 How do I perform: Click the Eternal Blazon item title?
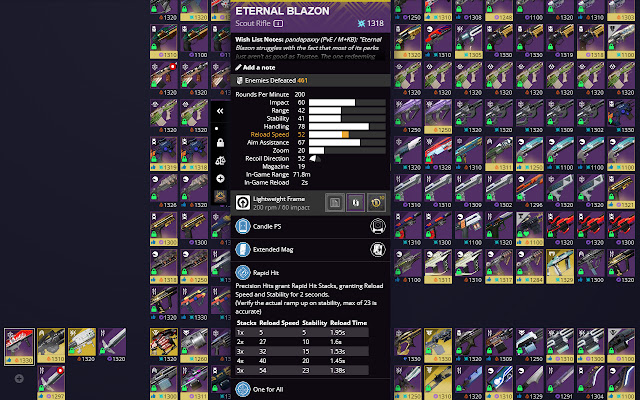[275, 10]
